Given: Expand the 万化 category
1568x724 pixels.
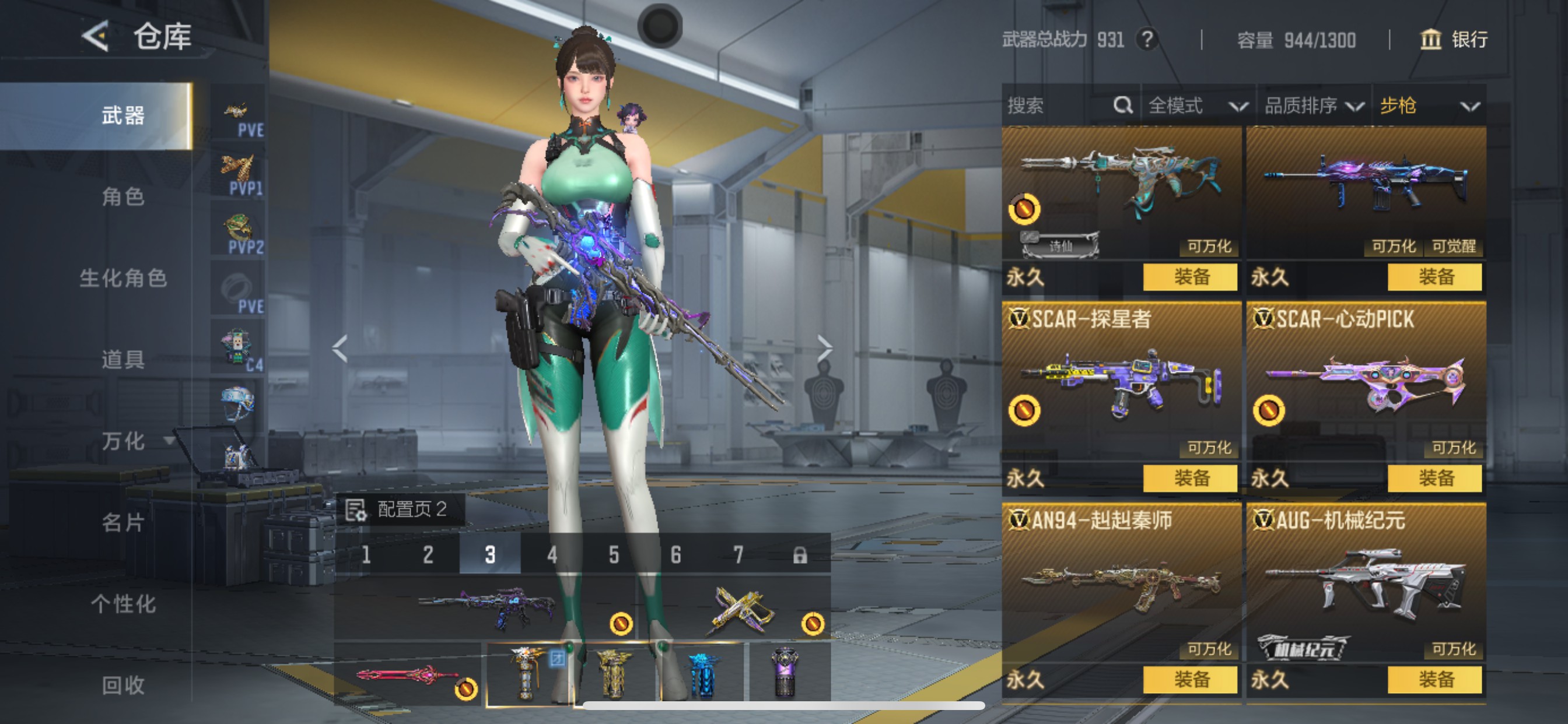Looking at the screenshot, I should 124,441.
